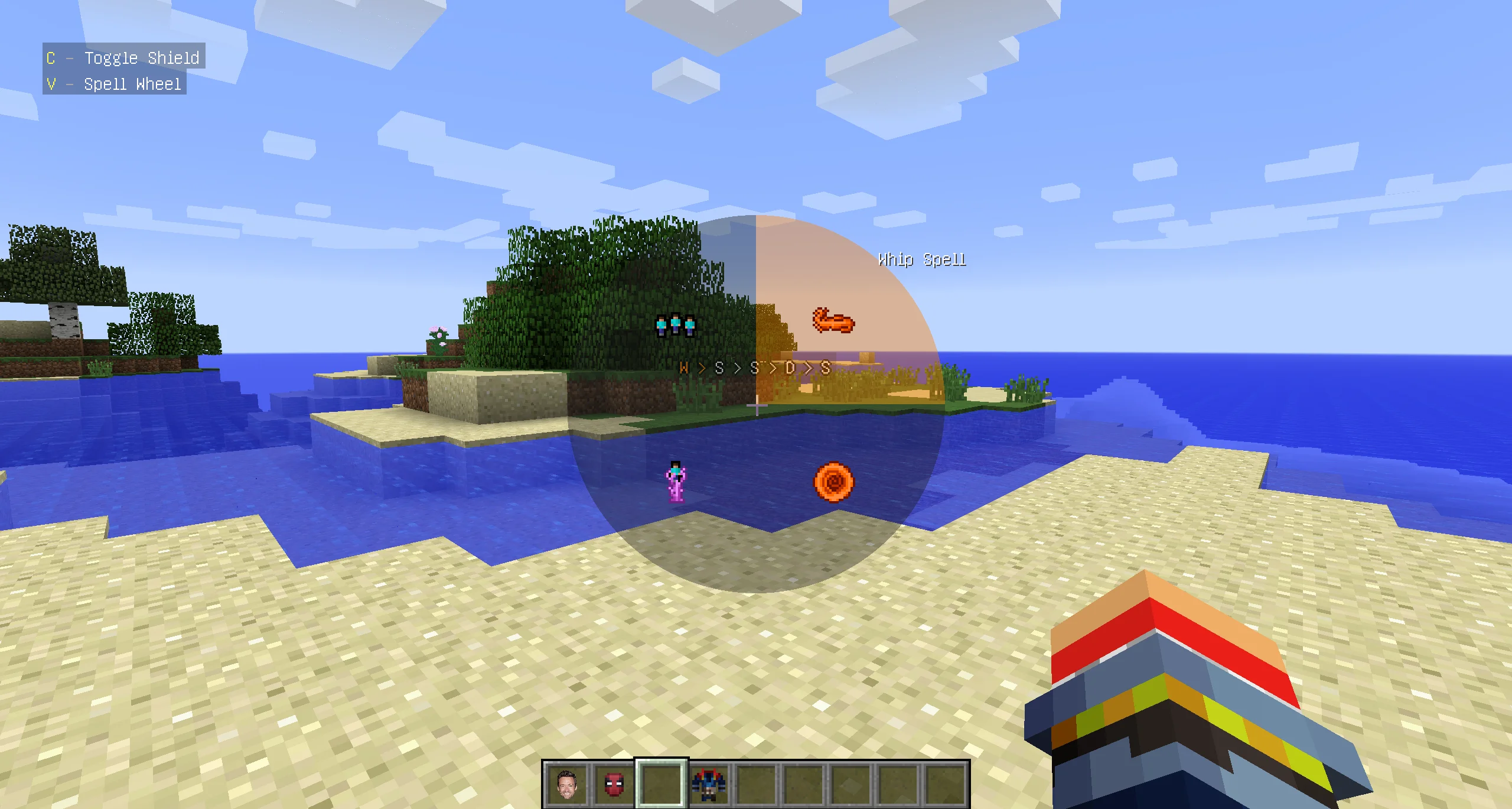Select the pink levitating figure spell
Image resolution: width=1512 pixels, height=809 pixels.
point(676,482)
